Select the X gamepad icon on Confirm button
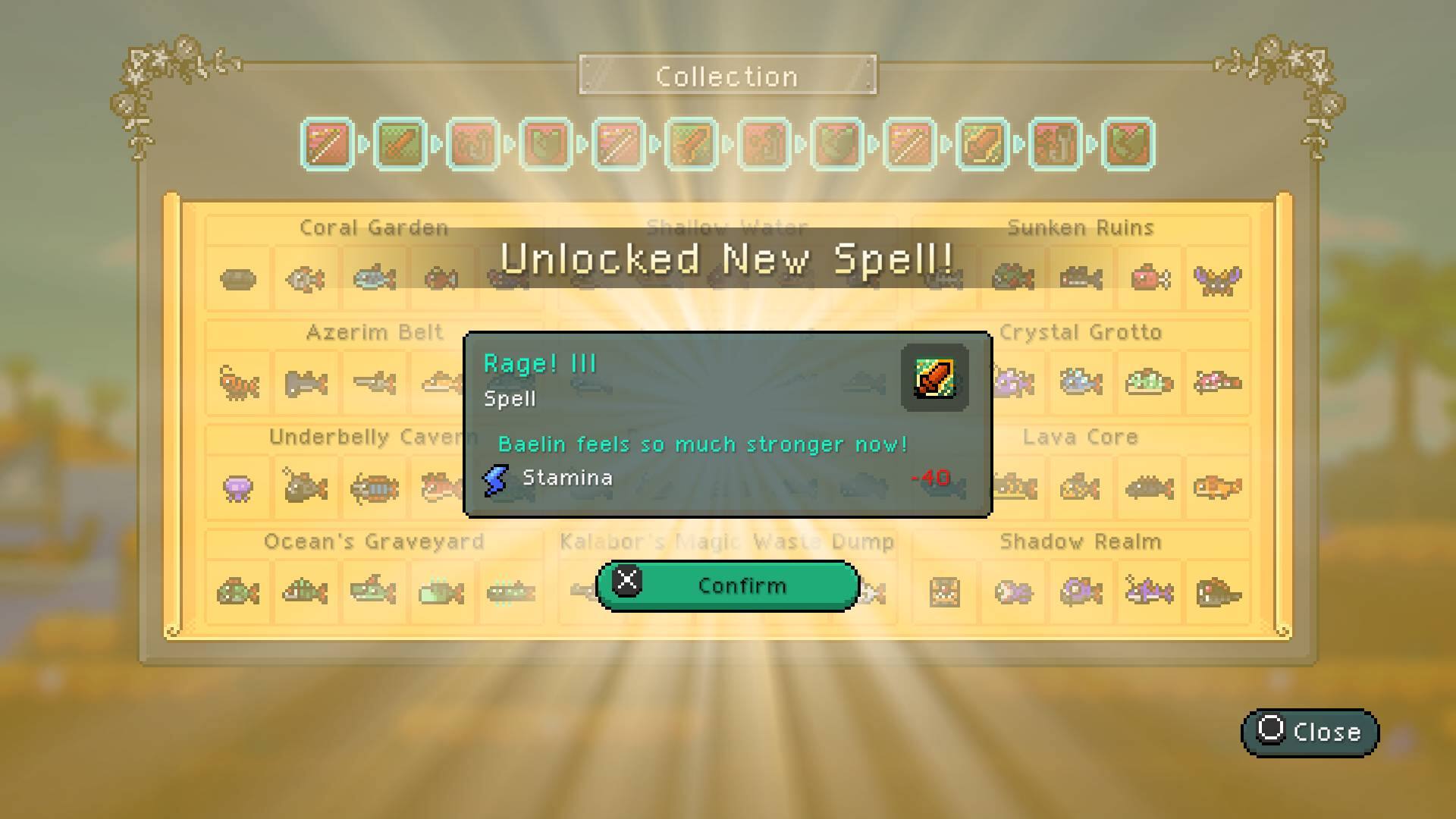This screenshot has width=1456, height=819. coord(627,584)
